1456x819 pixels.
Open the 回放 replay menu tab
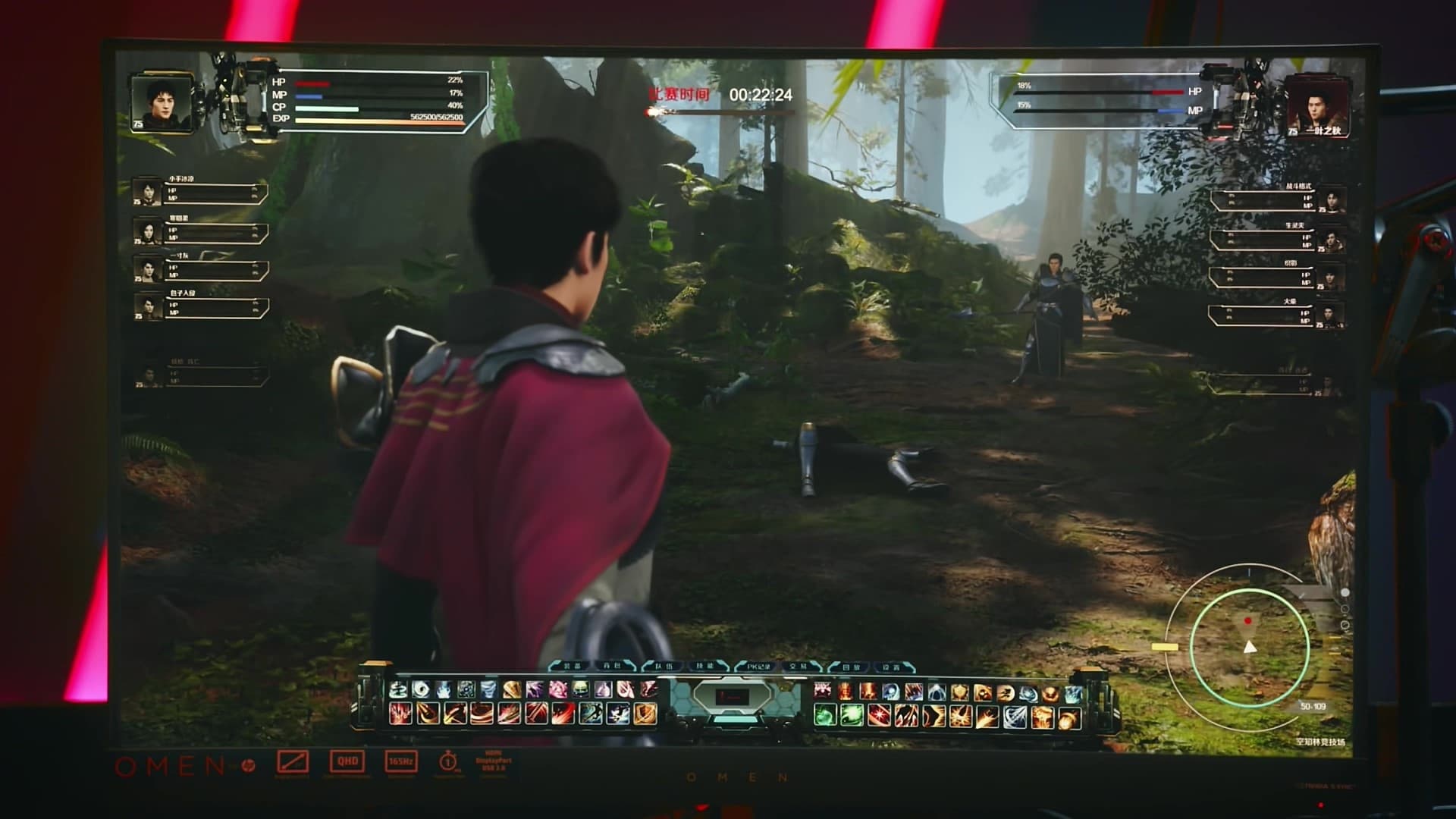[x=851, y=667]
